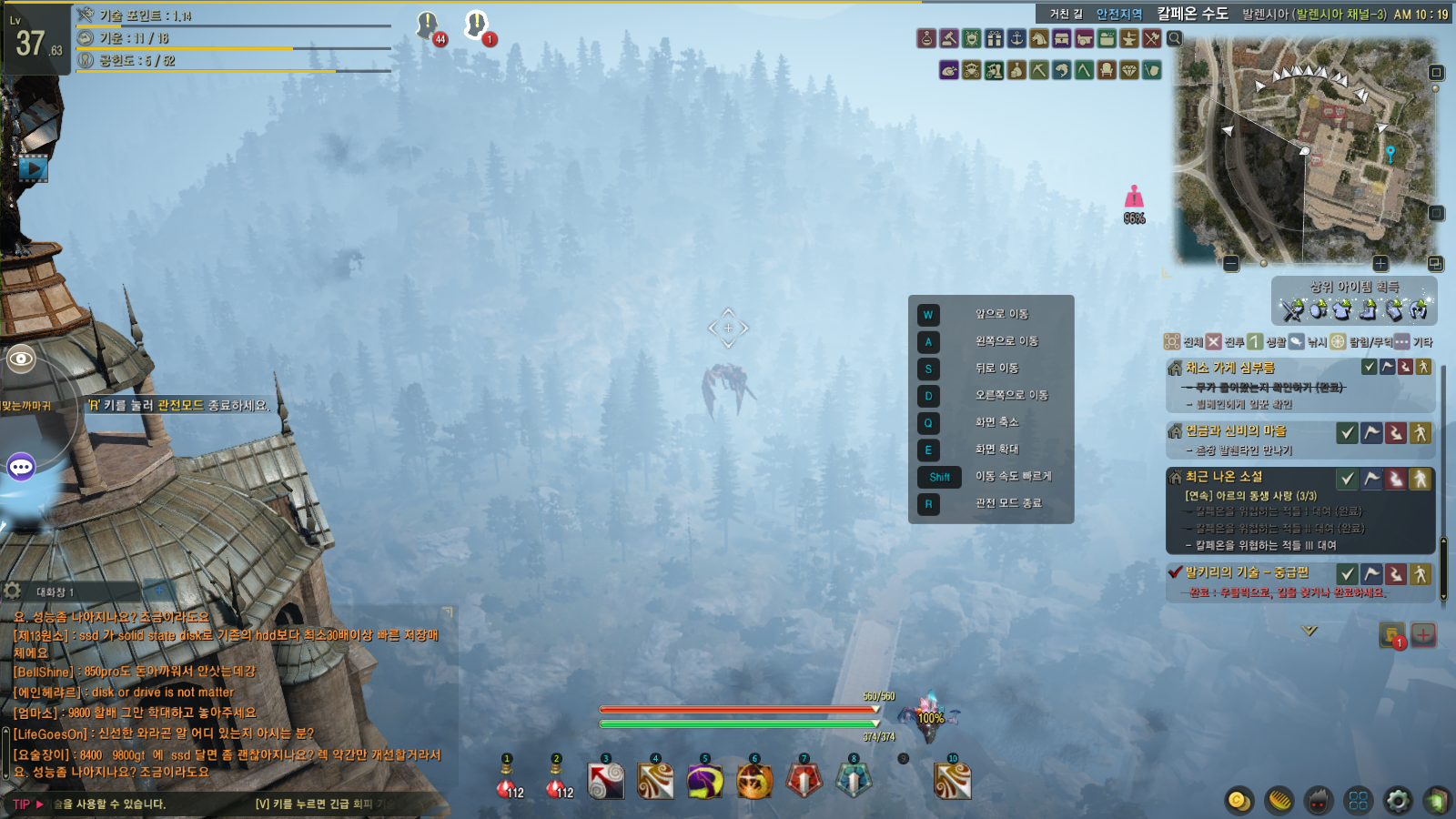
Task: Zoom in the minimap with plus button
Action: pos(1380,264)
